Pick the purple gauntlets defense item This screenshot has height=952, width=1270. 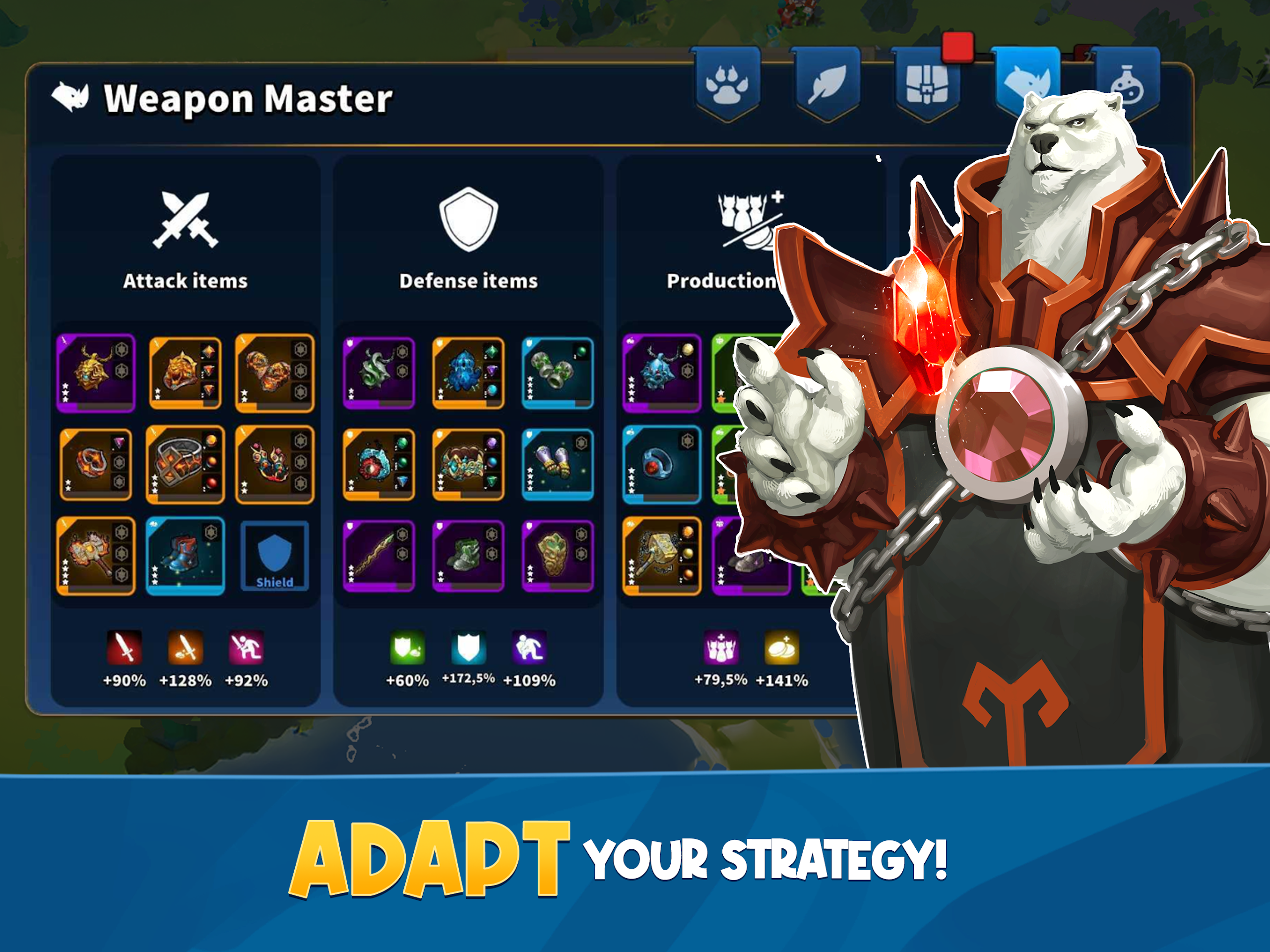[x=557, y=464]
